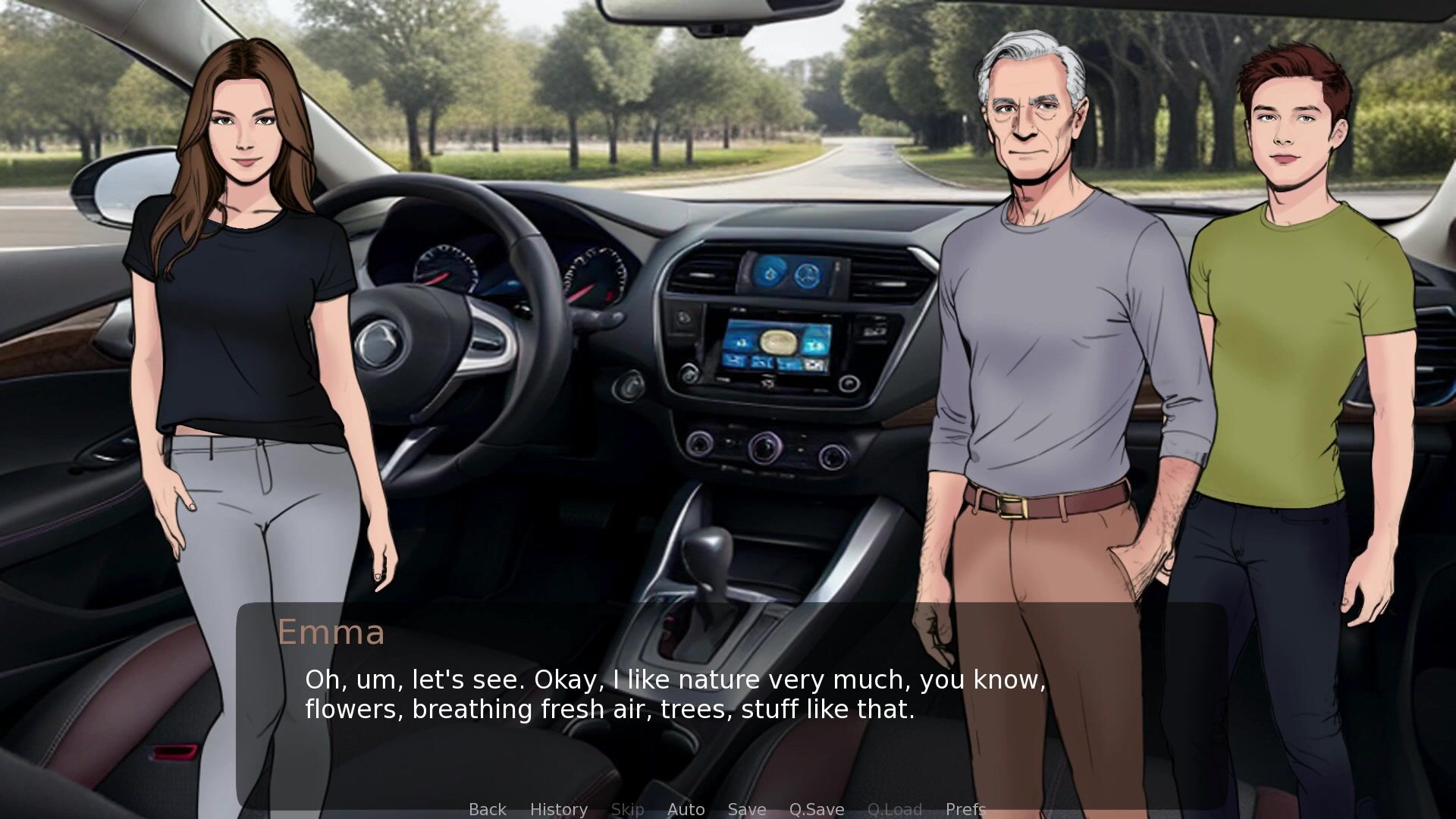This screenshot has height=819, width=1456.
Task: Click Emma's dialogue text to continue
Action: [675, 695]
